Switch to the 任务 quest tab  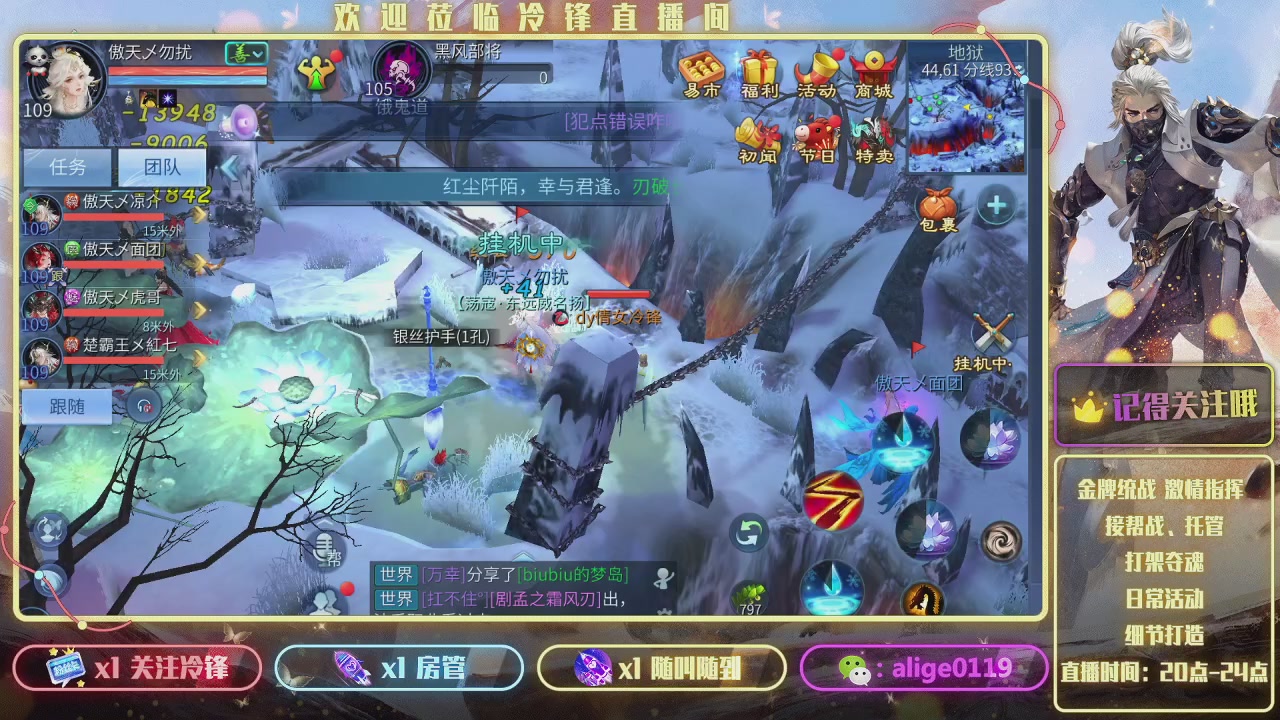pyautogui.click(x=68, y=168)
